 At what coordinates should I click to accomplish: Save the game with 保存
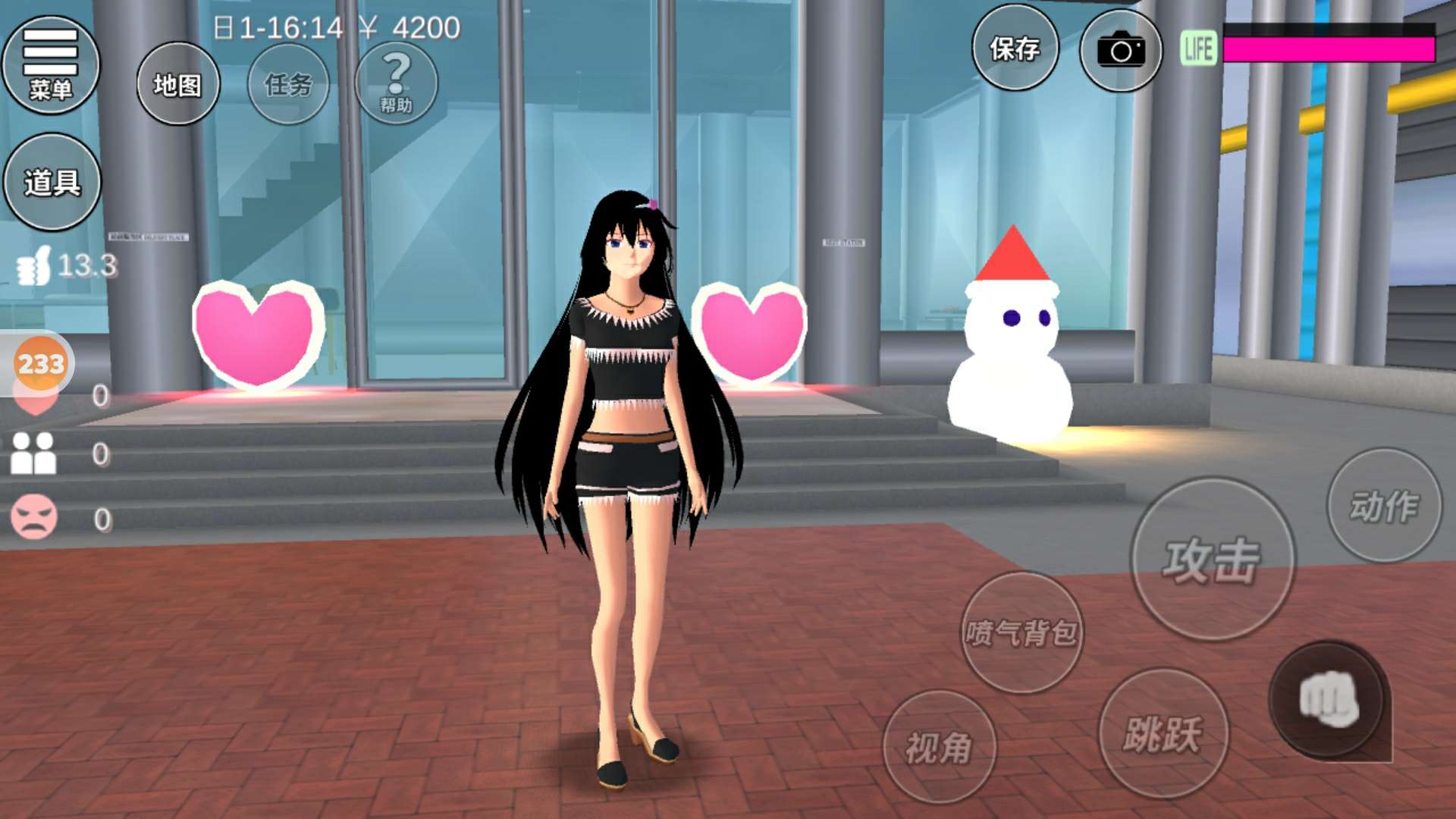coord(1015,49)
